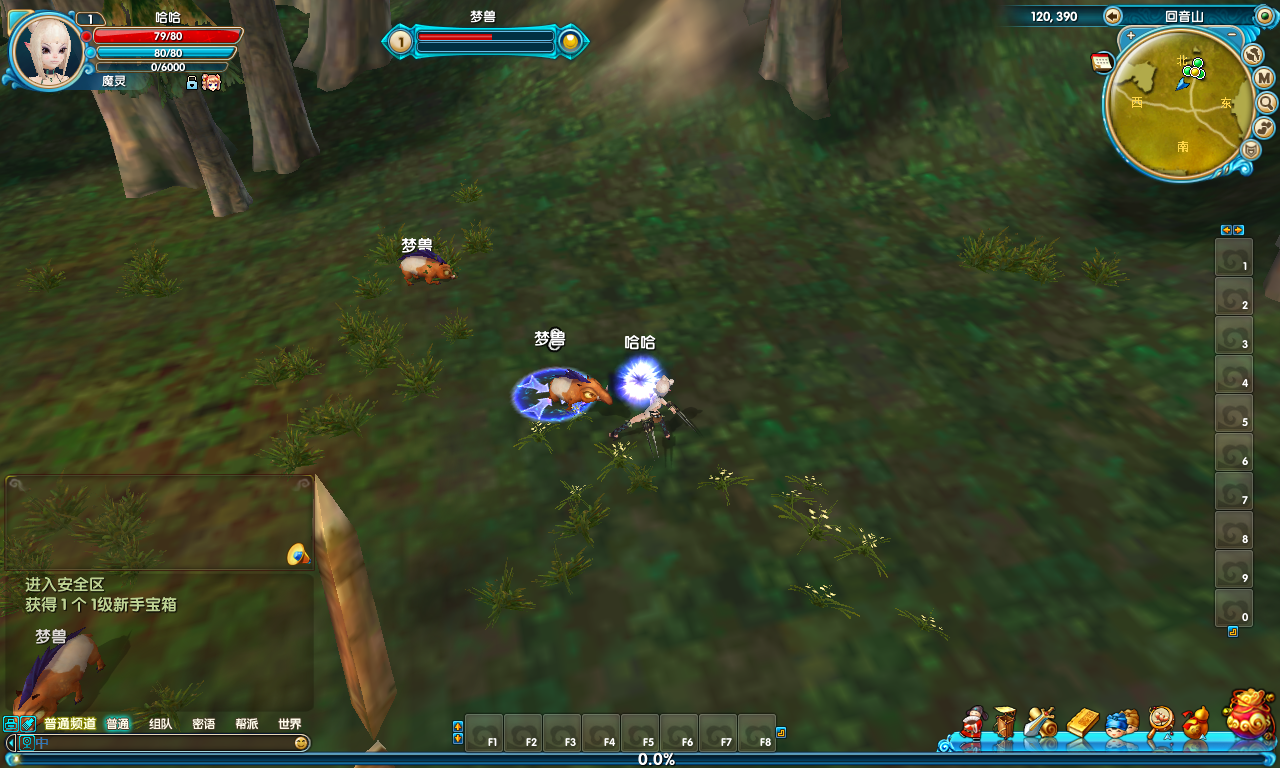Open the emoji smiley picker in chat
This screenshot has height=768, width=1280.
coord(300,743)
